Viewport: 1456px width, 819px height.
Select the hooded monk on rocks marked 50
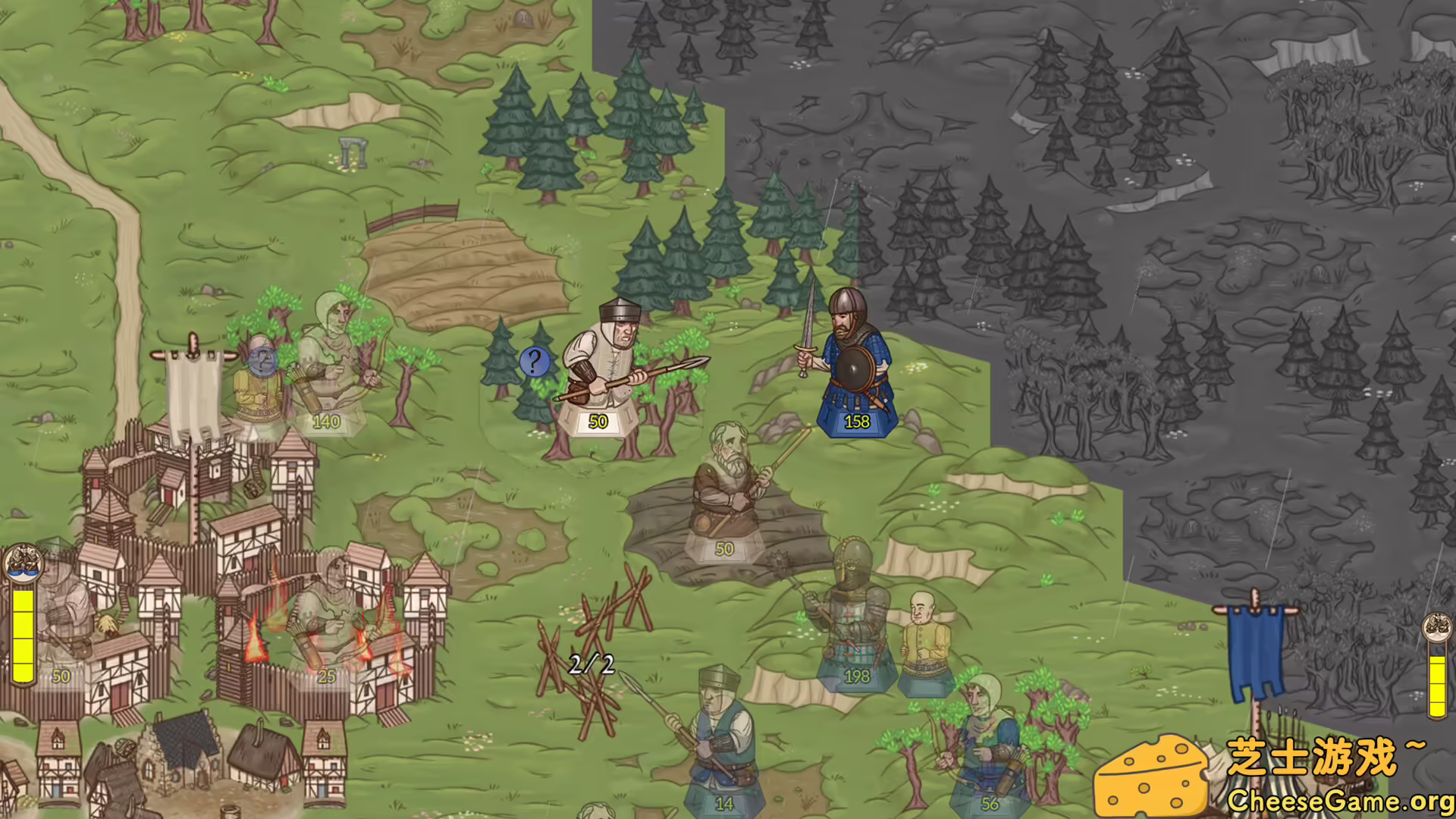724,493
